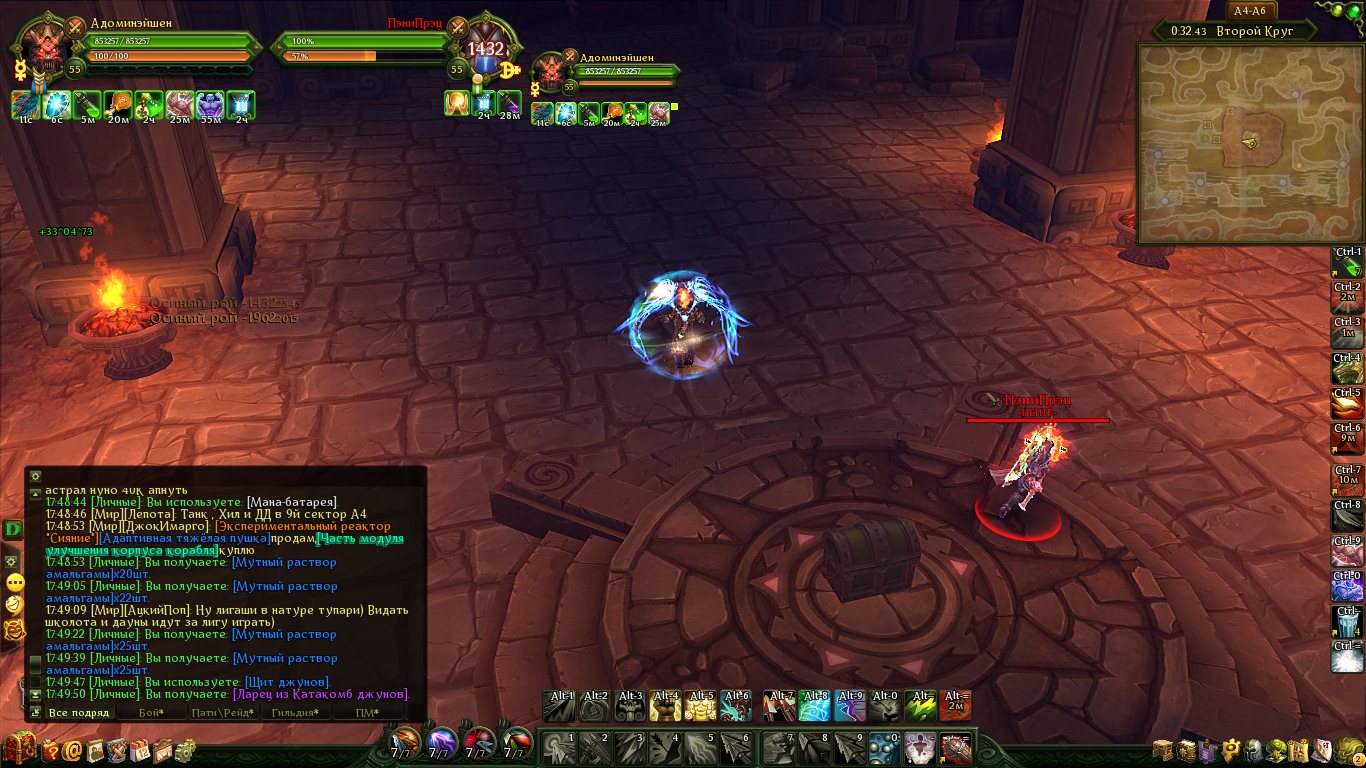The image size is (1366, 768).
Task: Activate the hotbar slot 0 bubbles ability
Action: coord(883,748)
